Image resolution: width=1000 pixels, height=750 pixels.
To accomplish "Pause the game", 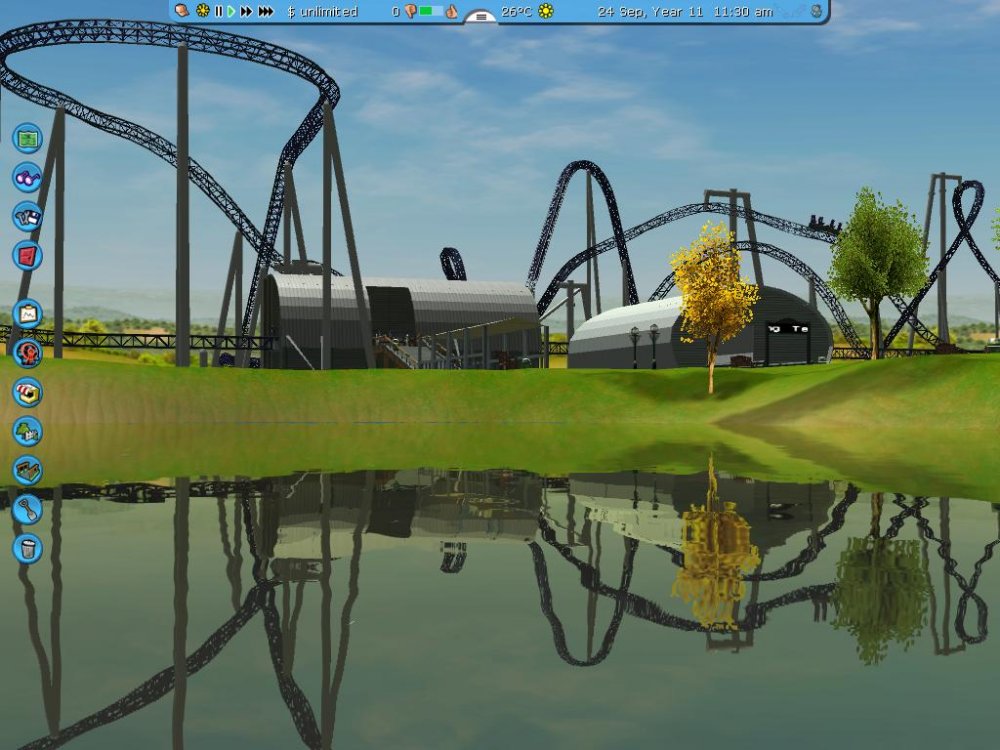I will (218, 11).
